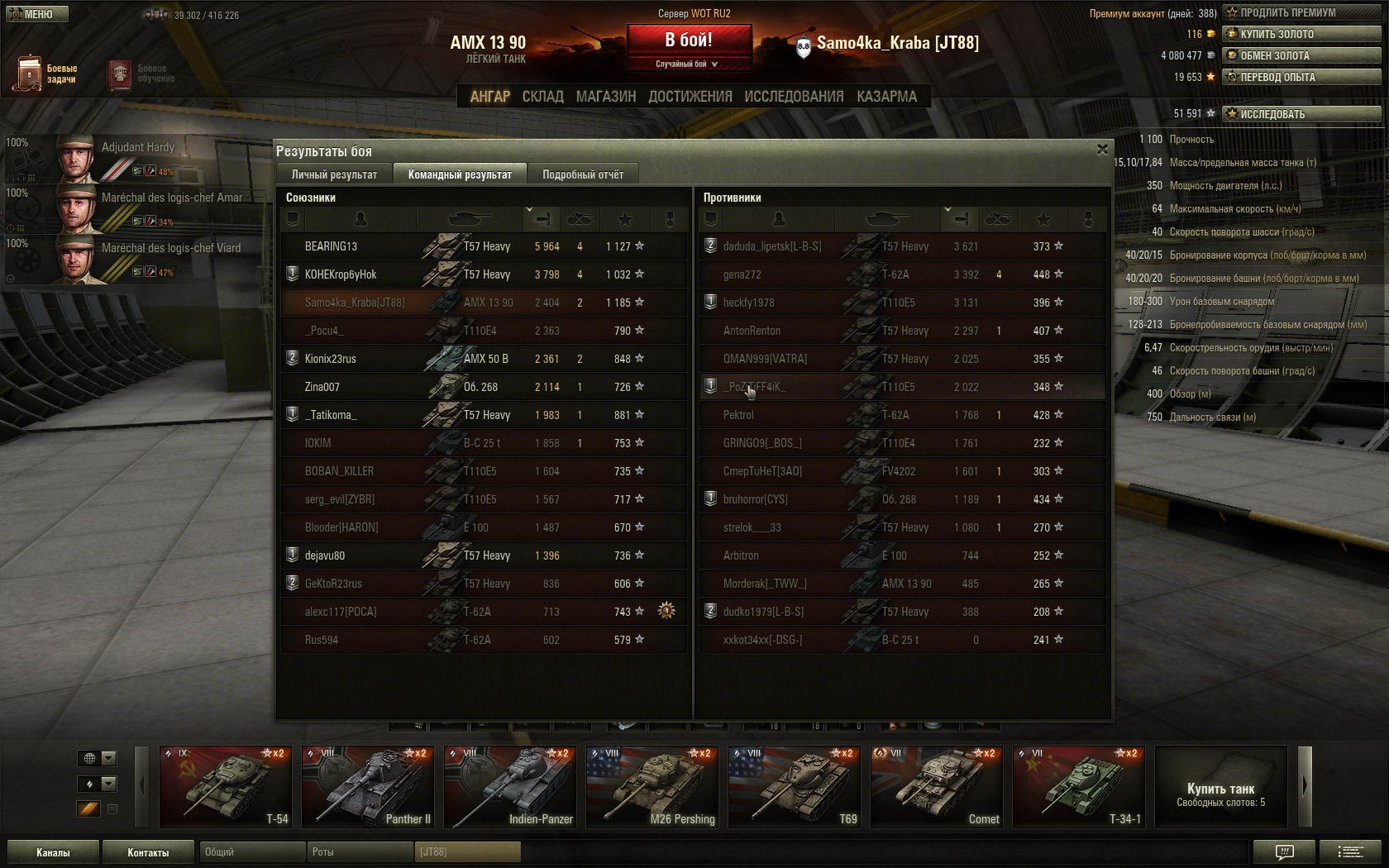Screen dimensions: 1389x868
Task: Open the ИССЛЕДОВАНИЯ section
Action: coord(794,97)
